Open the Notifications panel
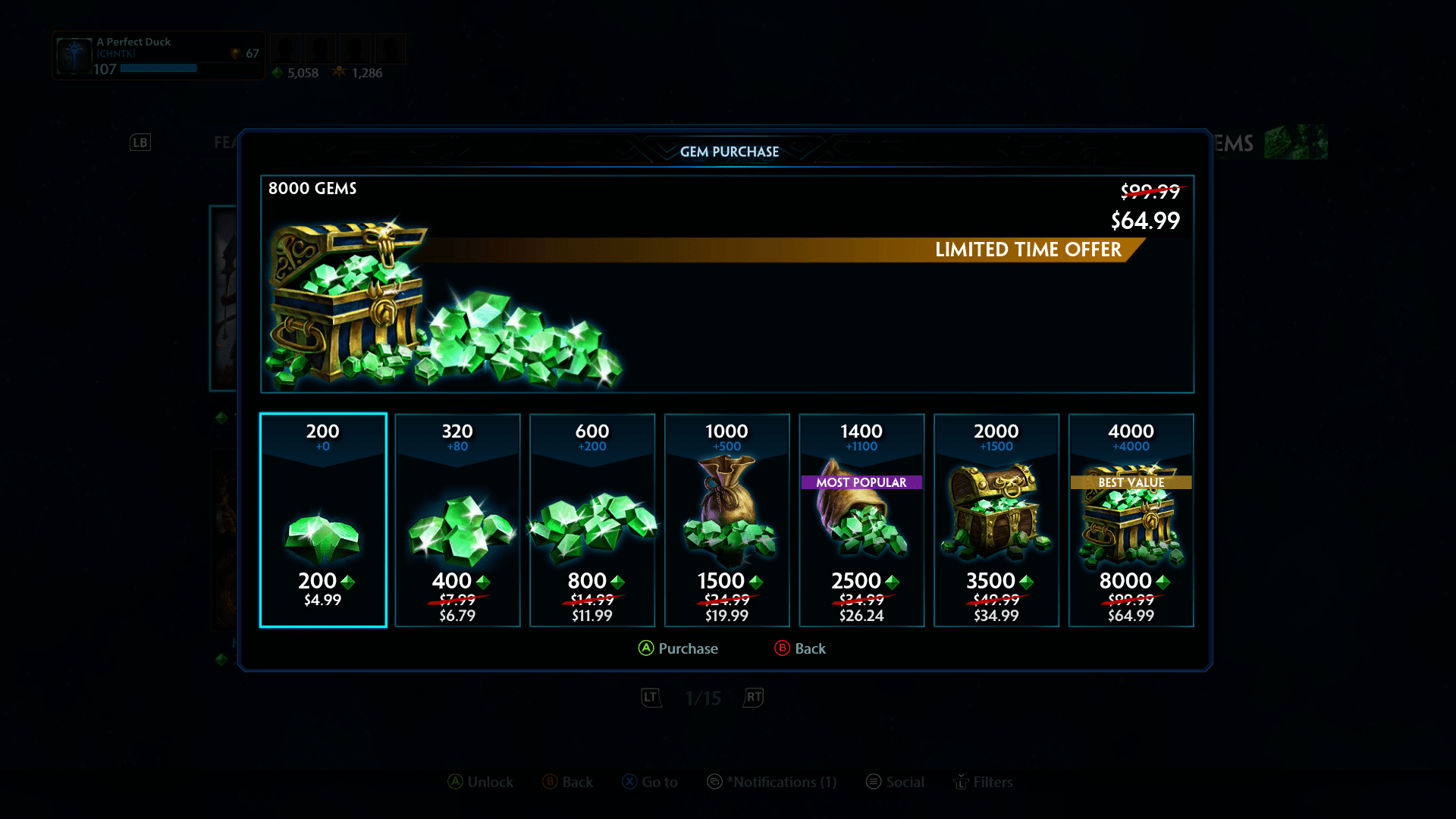This screenshot has width=1456, height=819. 771,782
